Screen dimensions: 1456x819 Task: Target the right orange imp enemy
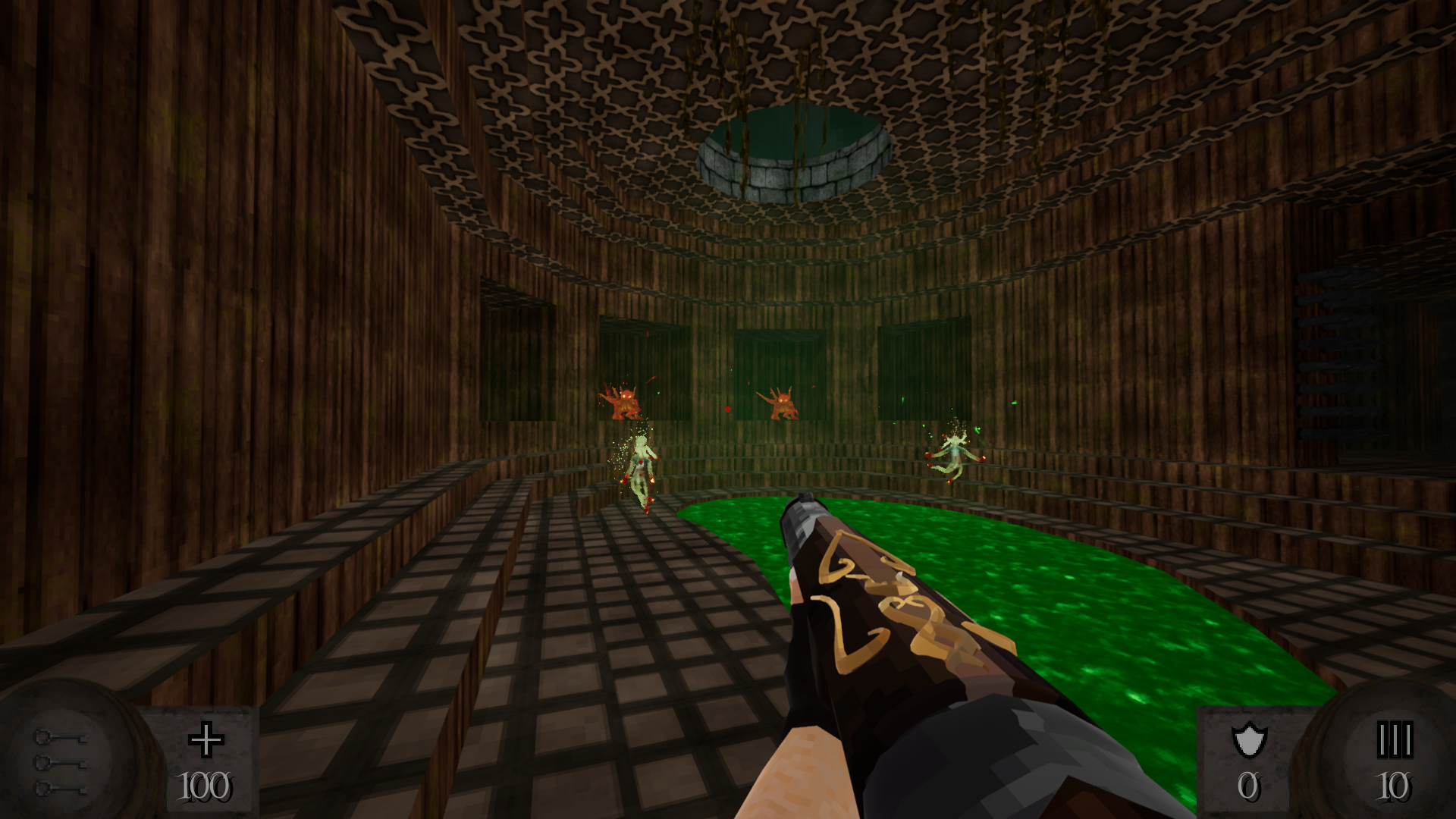[x=781, y=402]
